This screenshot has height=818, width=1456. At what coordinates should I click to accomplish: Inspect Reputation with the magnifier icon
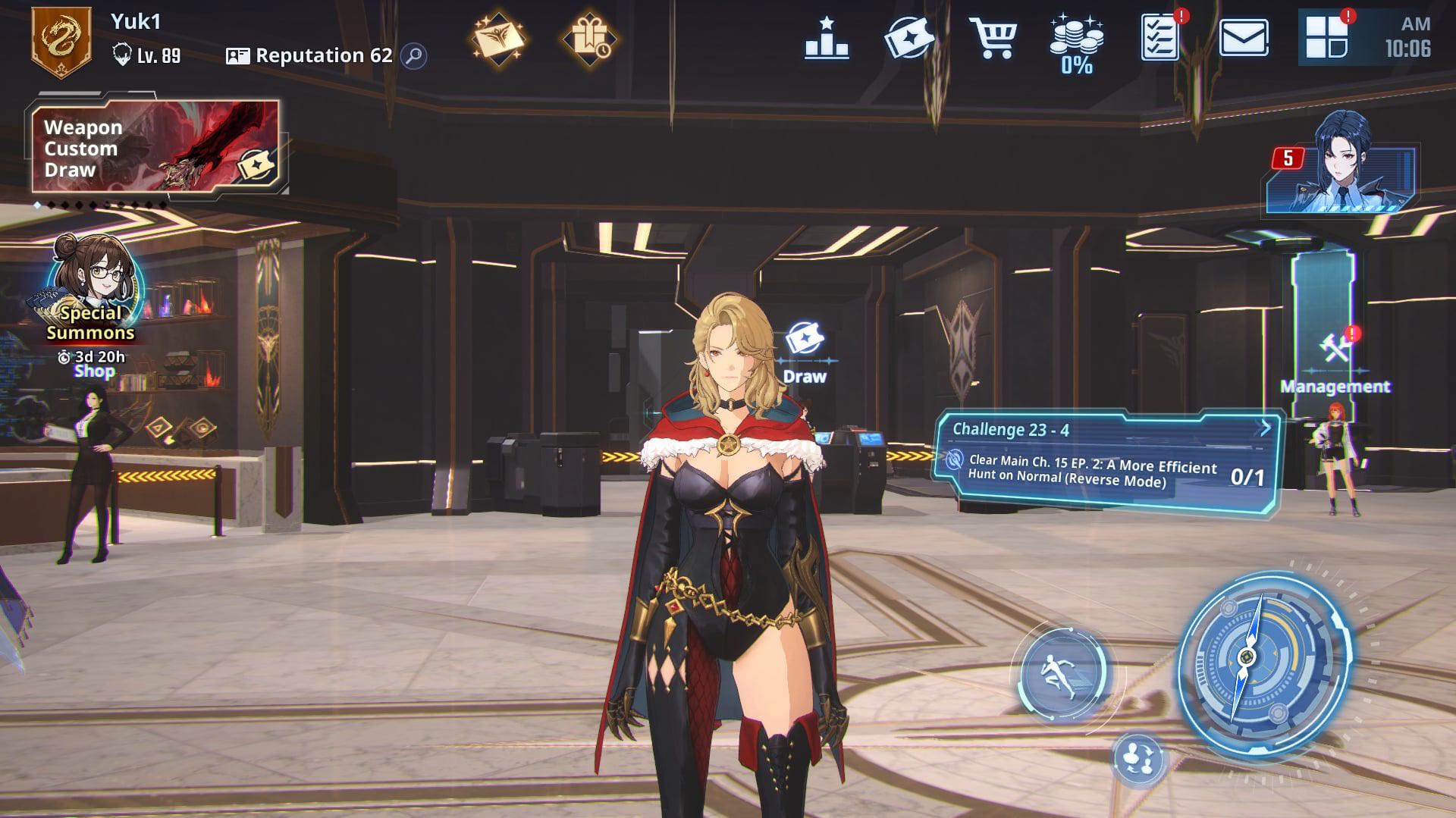pos(414,55)
